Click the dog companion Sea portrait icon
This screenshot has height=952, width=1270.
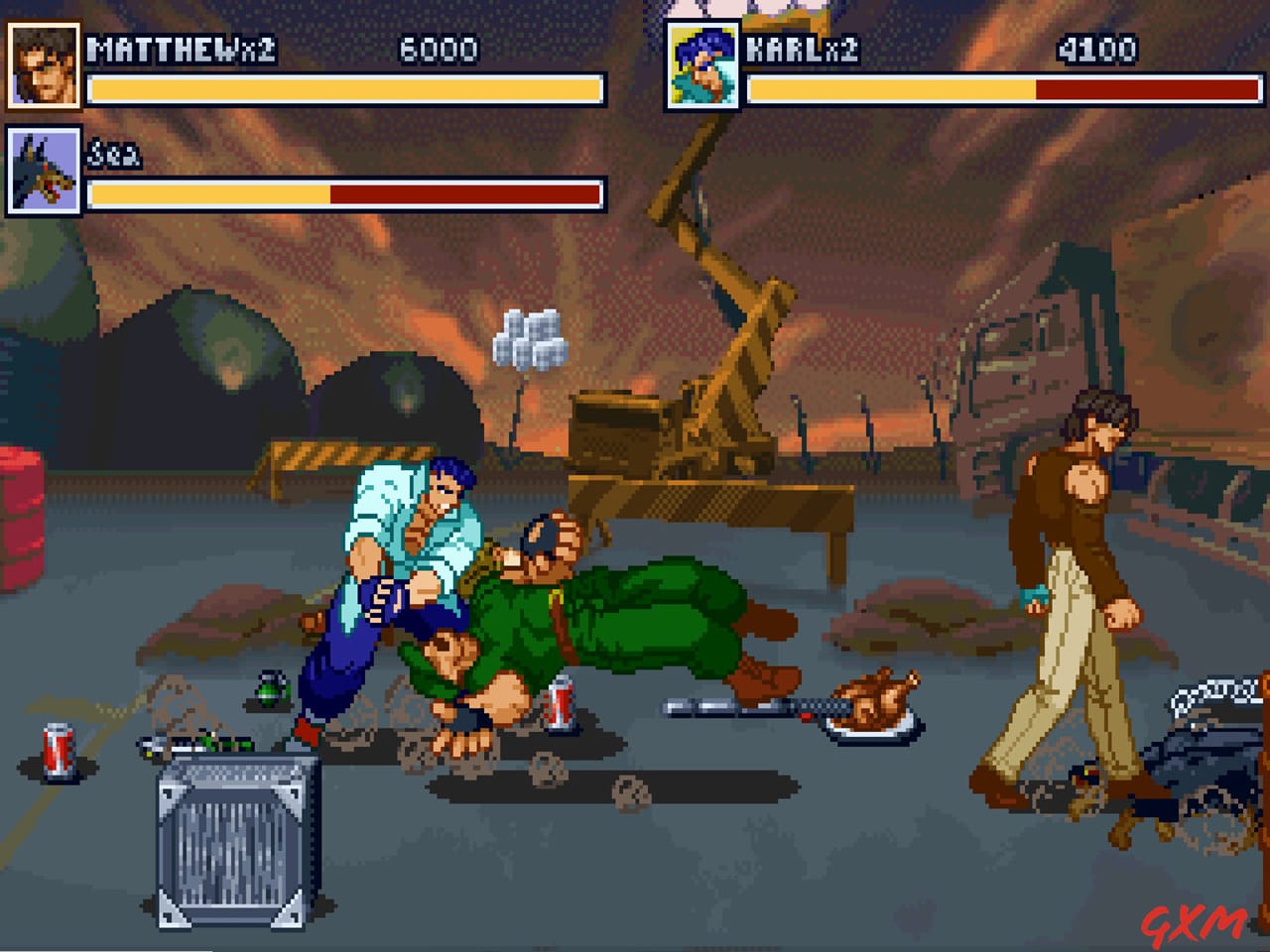pyautogui.click(x=44, y=173)
